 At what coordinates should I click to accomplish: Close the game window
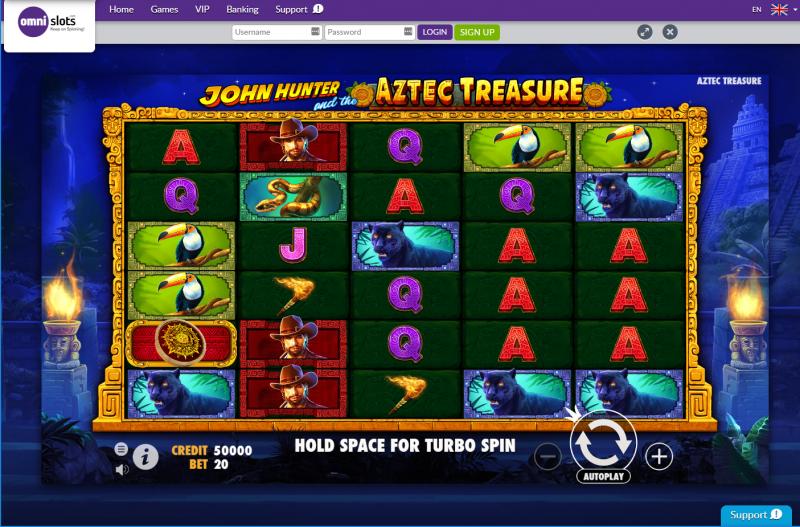(670, 32)
